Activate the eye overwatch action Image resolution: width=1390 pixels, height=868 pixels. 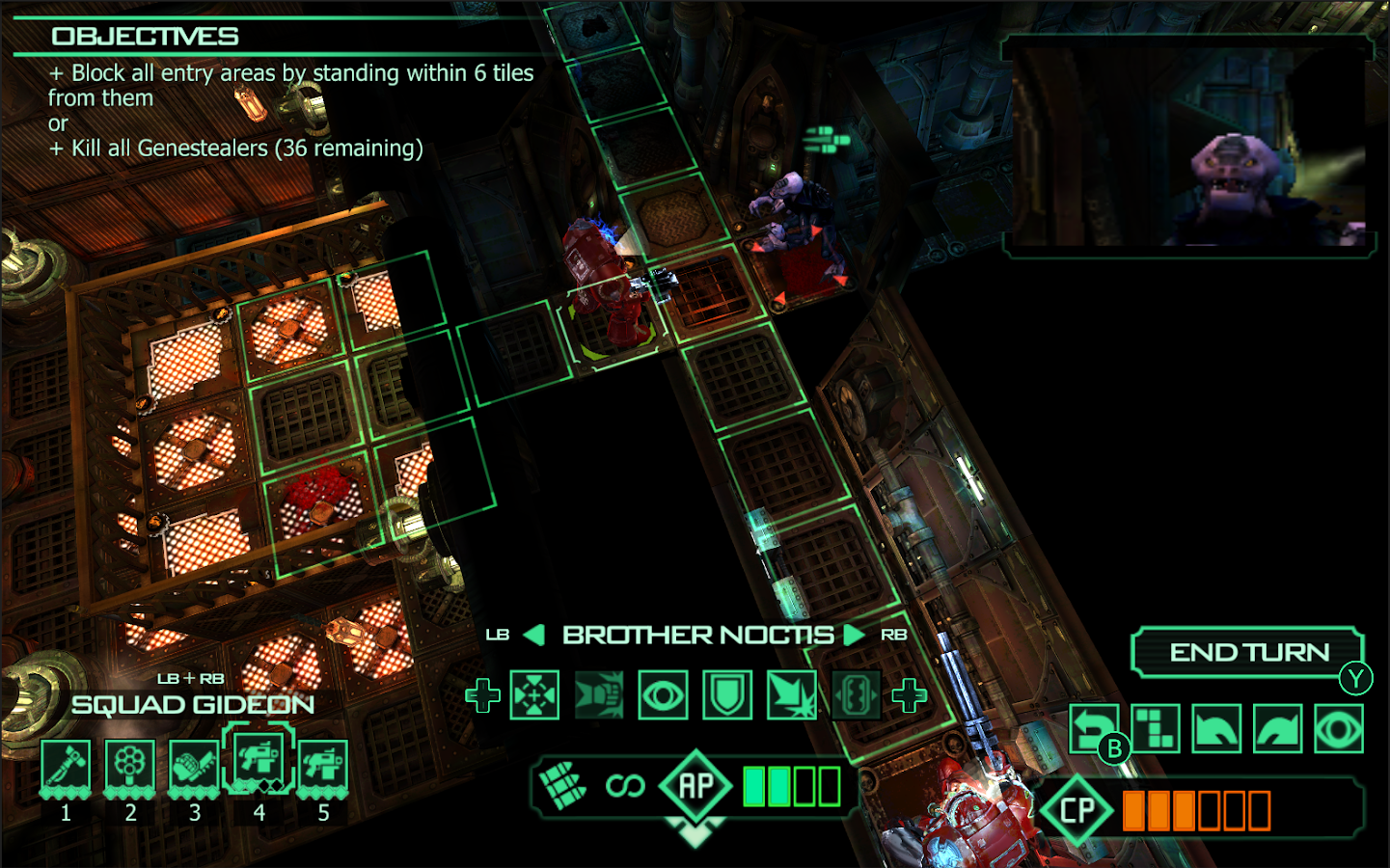664,695
